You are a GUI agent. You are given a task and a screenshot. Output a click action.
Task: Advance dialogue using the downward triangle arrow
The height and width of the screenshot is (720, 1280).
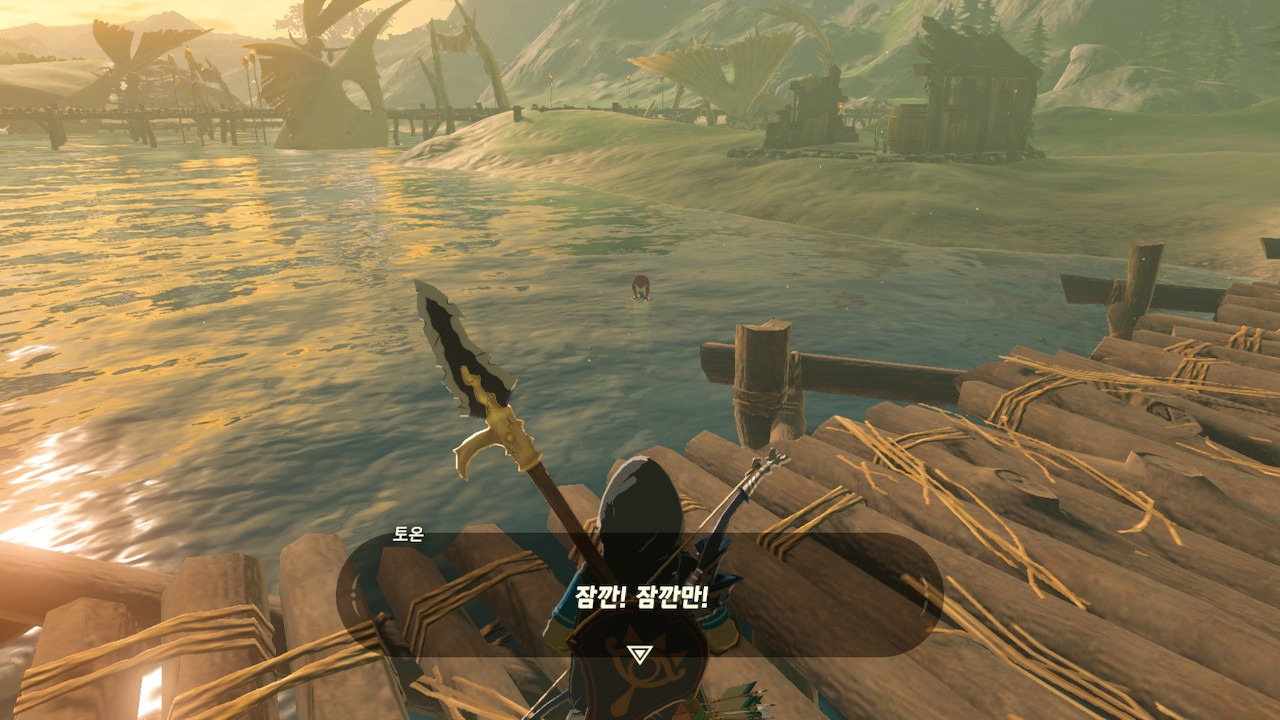click(639, 654)
